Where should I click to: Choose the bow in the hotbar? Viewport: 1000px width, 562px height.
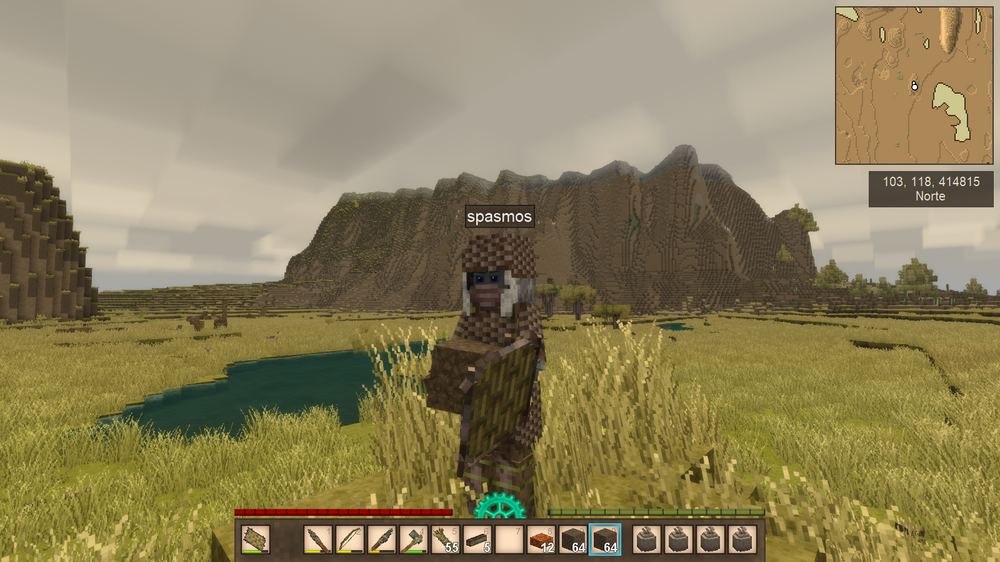350,540
